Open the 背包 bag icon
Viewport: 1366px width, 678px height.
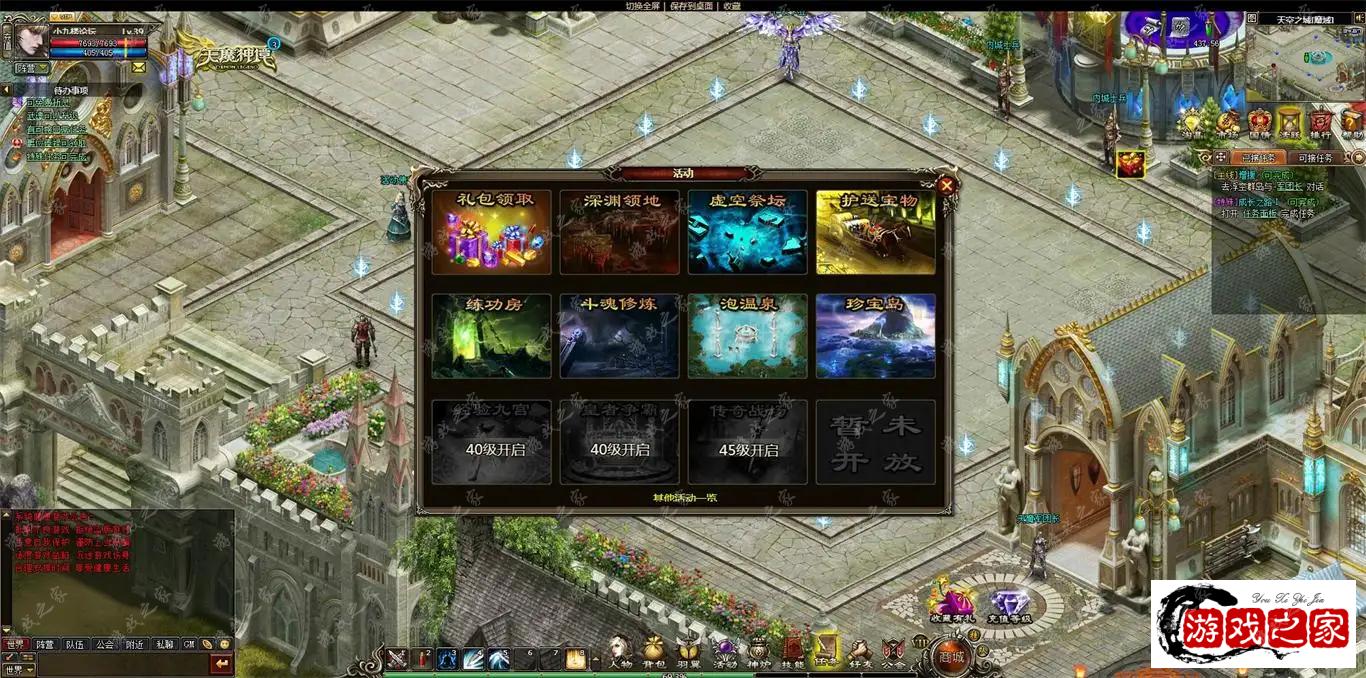pyautogui.click(x=653, y=651)
